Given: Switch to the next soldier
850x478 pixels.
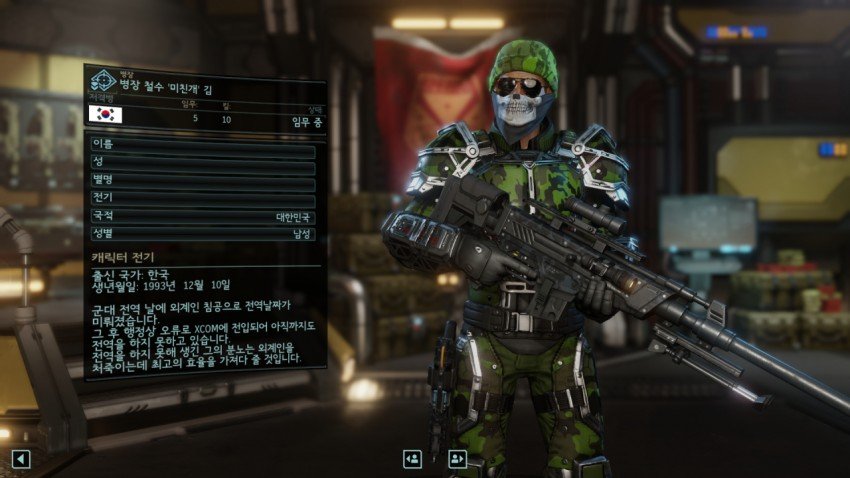Looking at the screenshot, I should [x=458, y=459].
